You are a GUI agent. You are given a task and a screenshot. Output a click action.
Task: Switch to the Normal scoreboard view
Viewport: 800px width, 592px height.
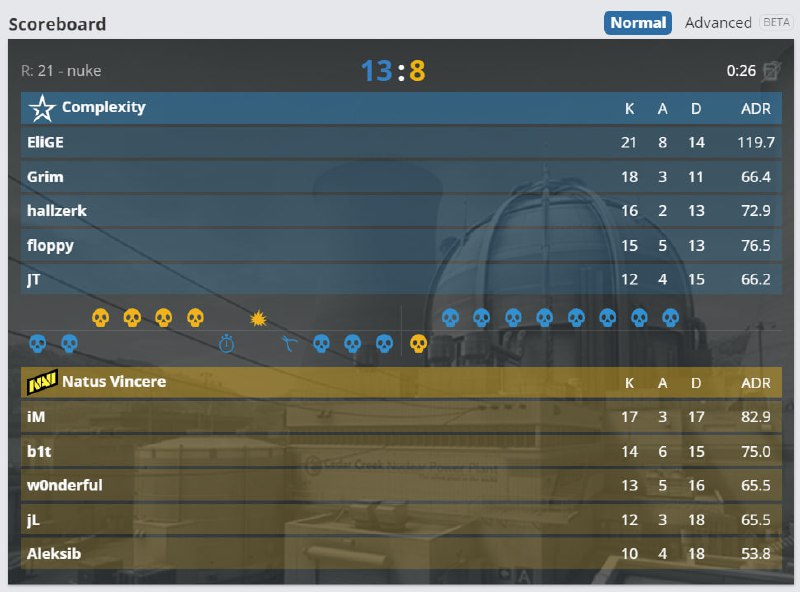637,22
